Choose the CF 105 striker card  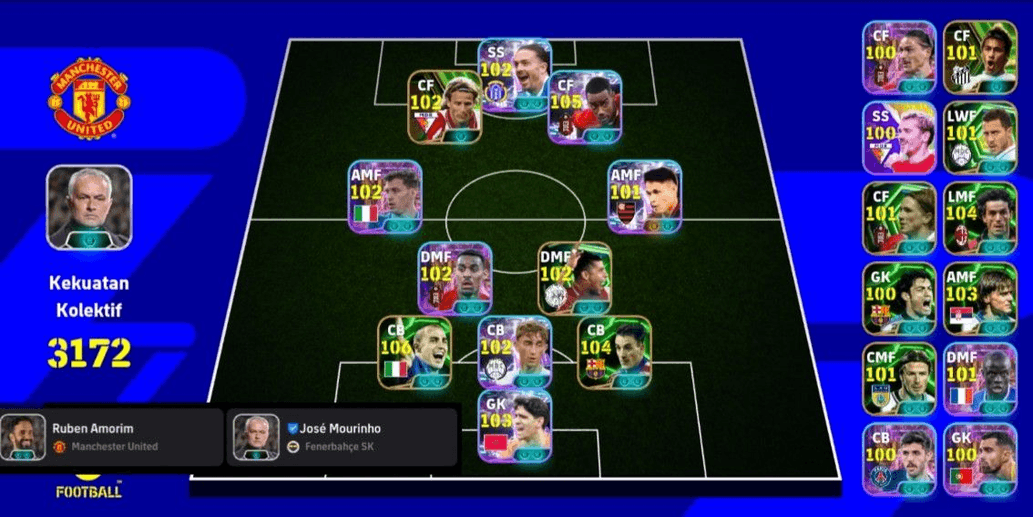586,108
